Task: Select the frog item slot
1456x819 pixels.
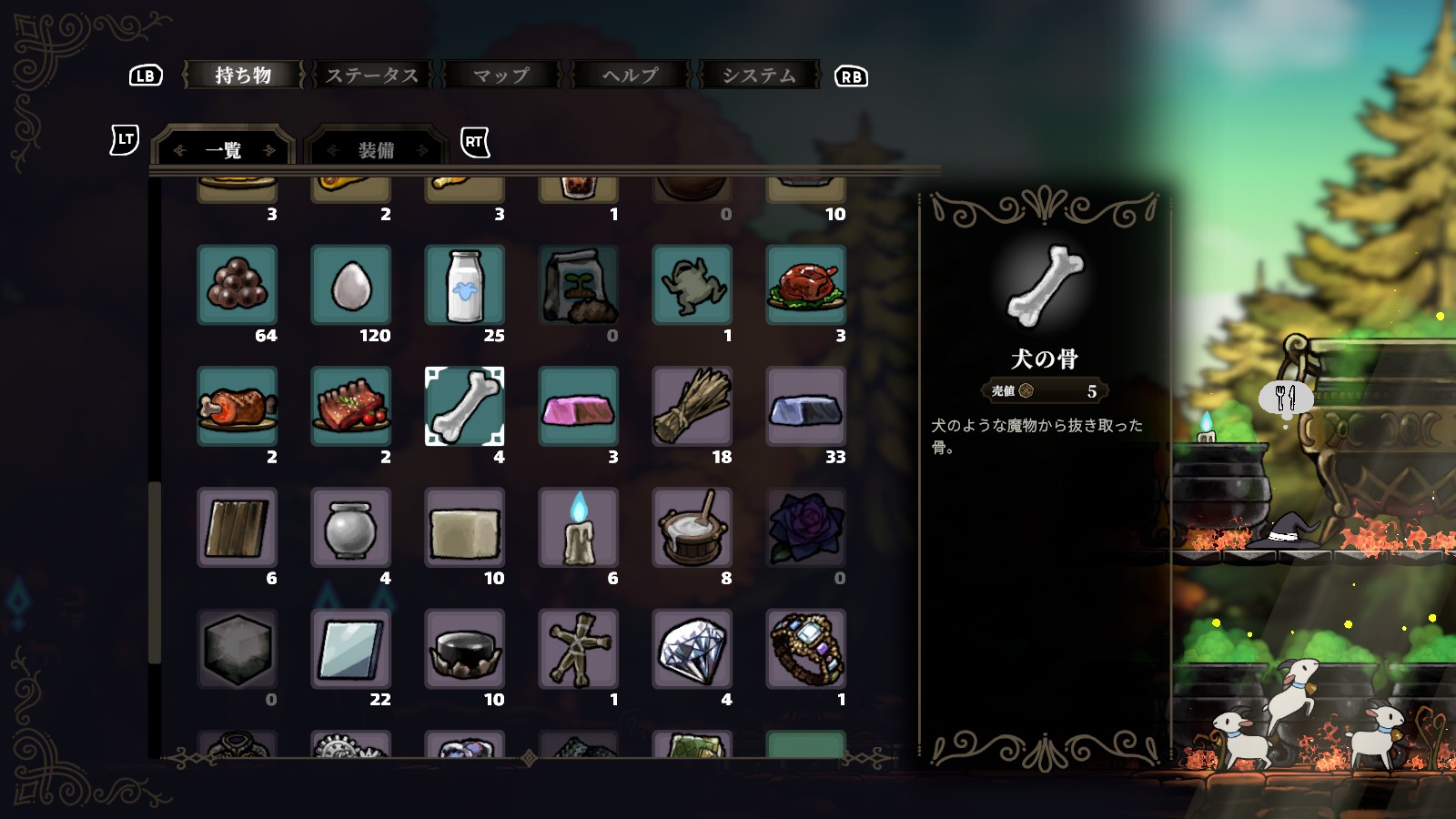Action: [692, 285]
